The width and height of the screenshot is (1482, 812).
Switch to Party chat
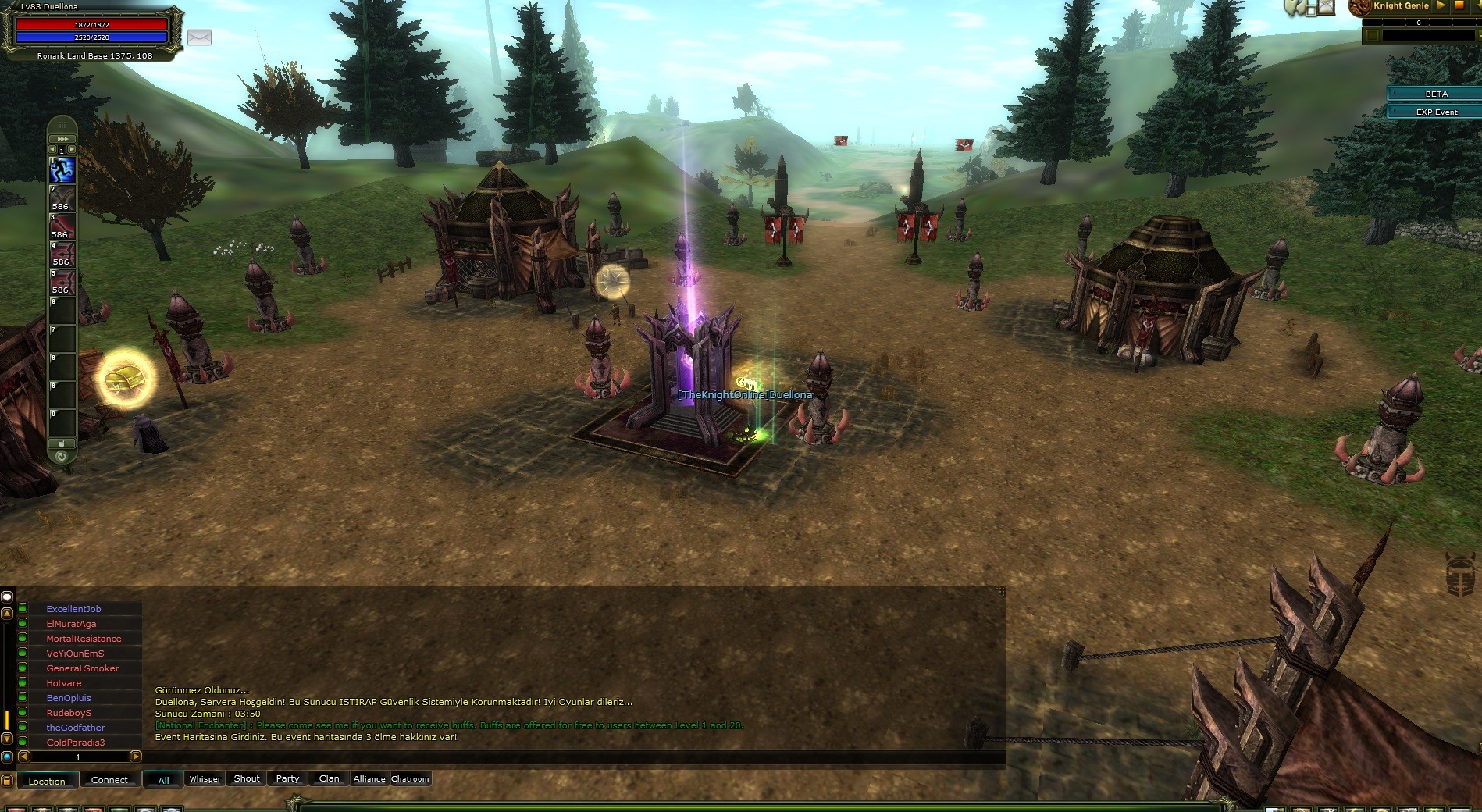click(x=287, y=778)
